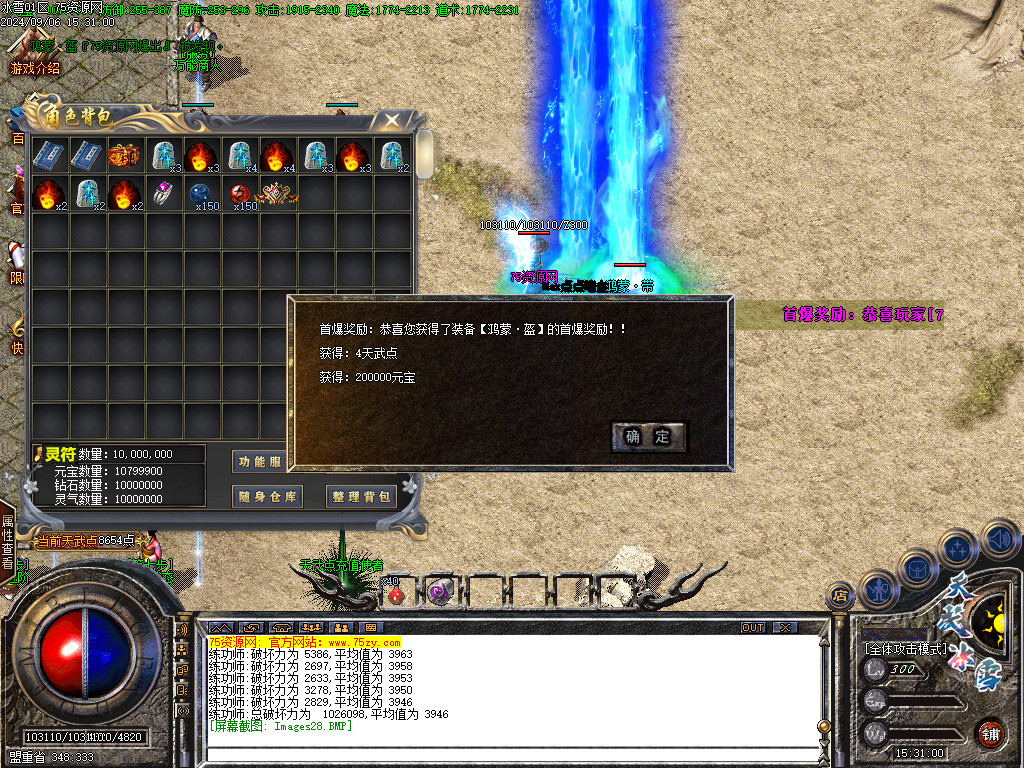The width and height of the screenshot is (1024, 768).
Task: Select the red gift box item
Action: [126, 156]
